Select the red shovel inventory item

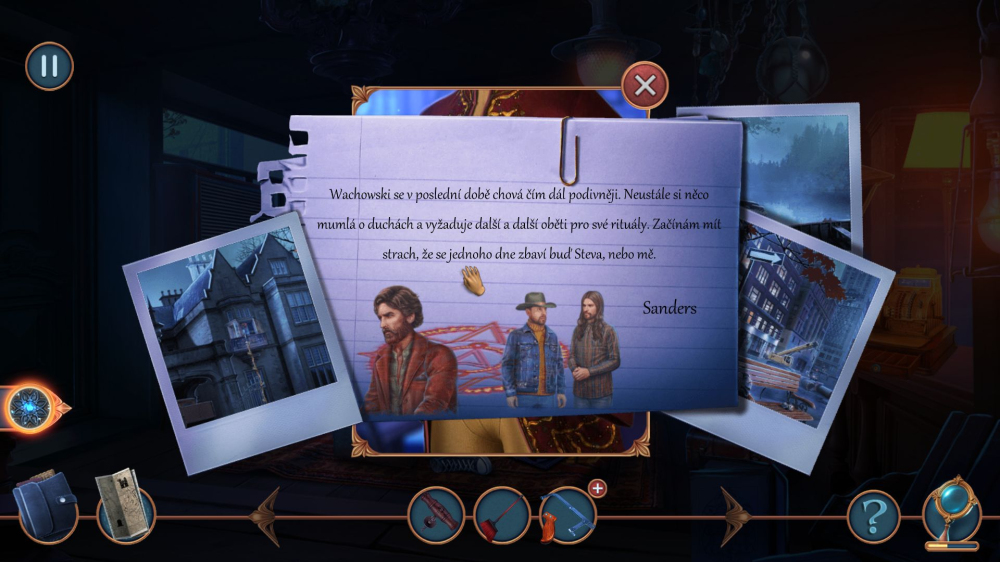(x=501, y=515)
